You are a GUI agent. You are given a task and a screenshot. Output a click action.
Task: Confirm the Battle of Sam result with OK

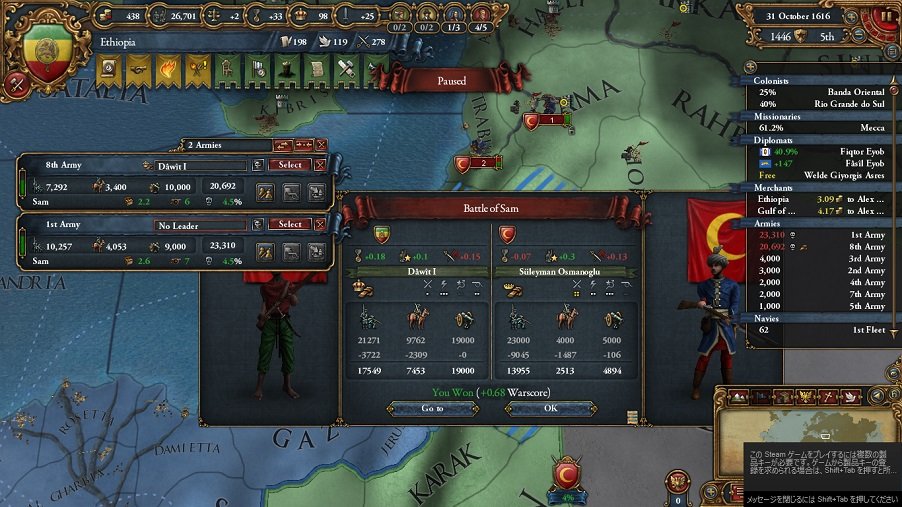550,409
